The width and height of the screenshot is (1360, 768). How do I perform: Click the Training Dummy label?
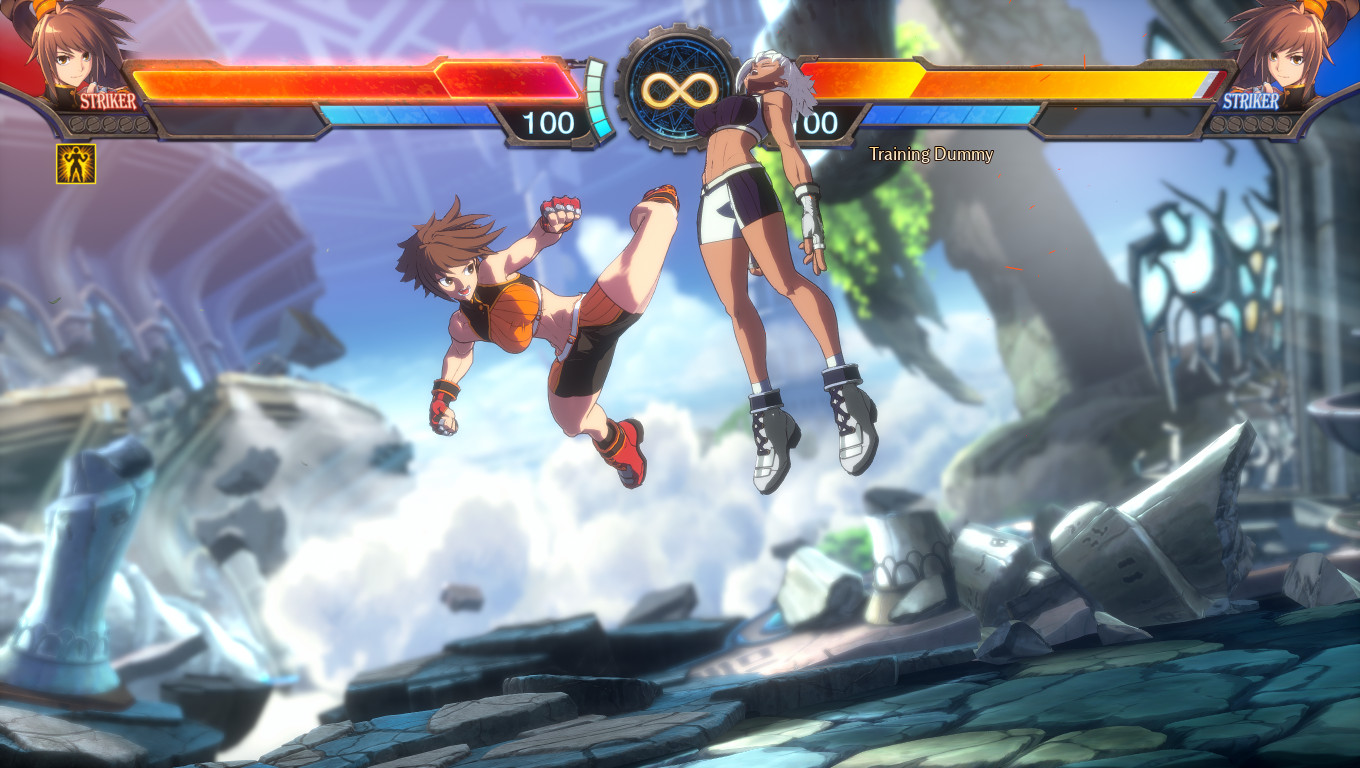point(930,154)
